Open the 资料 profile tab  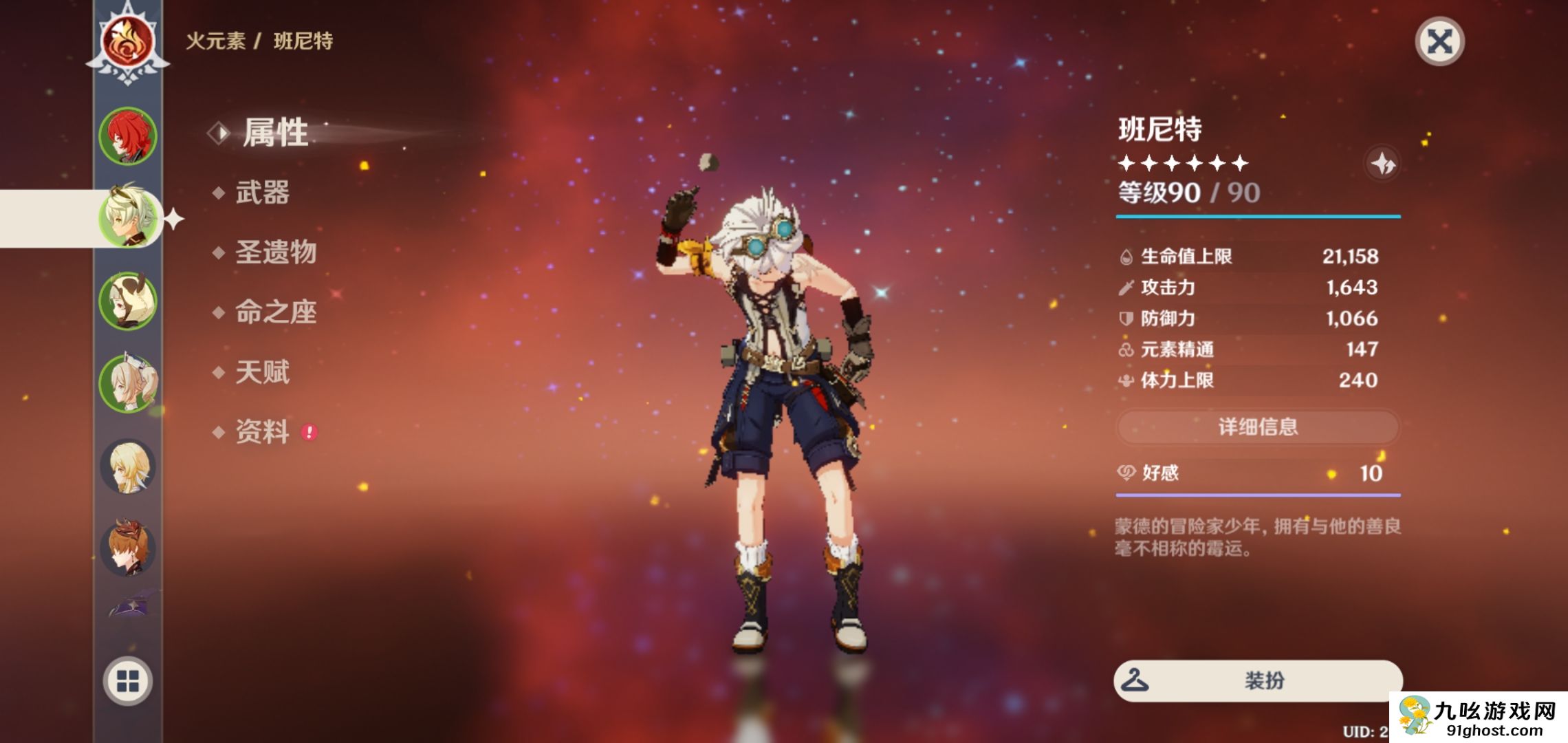tap(262, 432)
